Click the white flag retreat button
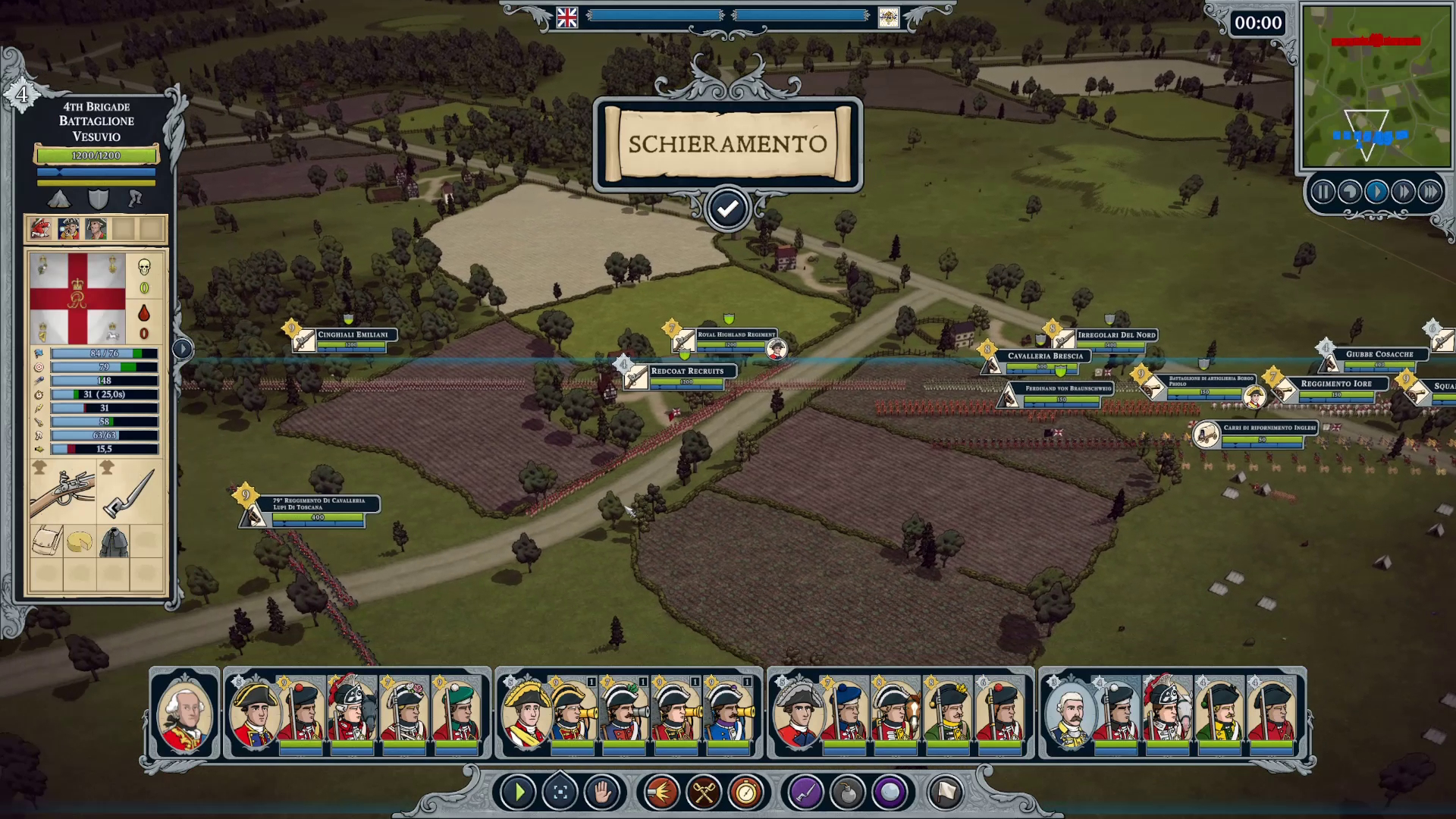 [x=945, y=792]
